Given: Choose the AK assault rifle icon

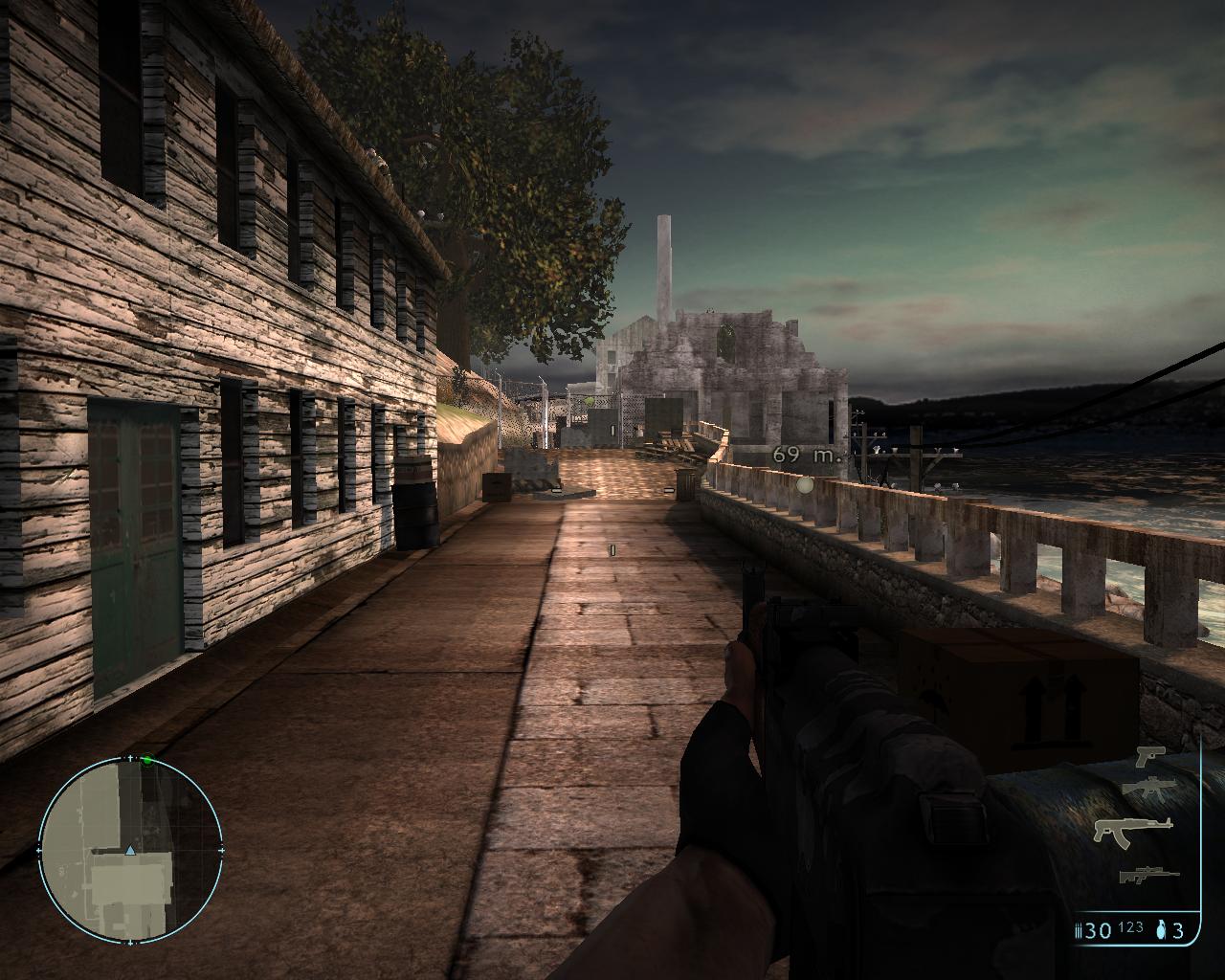Looking at the screenshot, I should pos(1133,830).
